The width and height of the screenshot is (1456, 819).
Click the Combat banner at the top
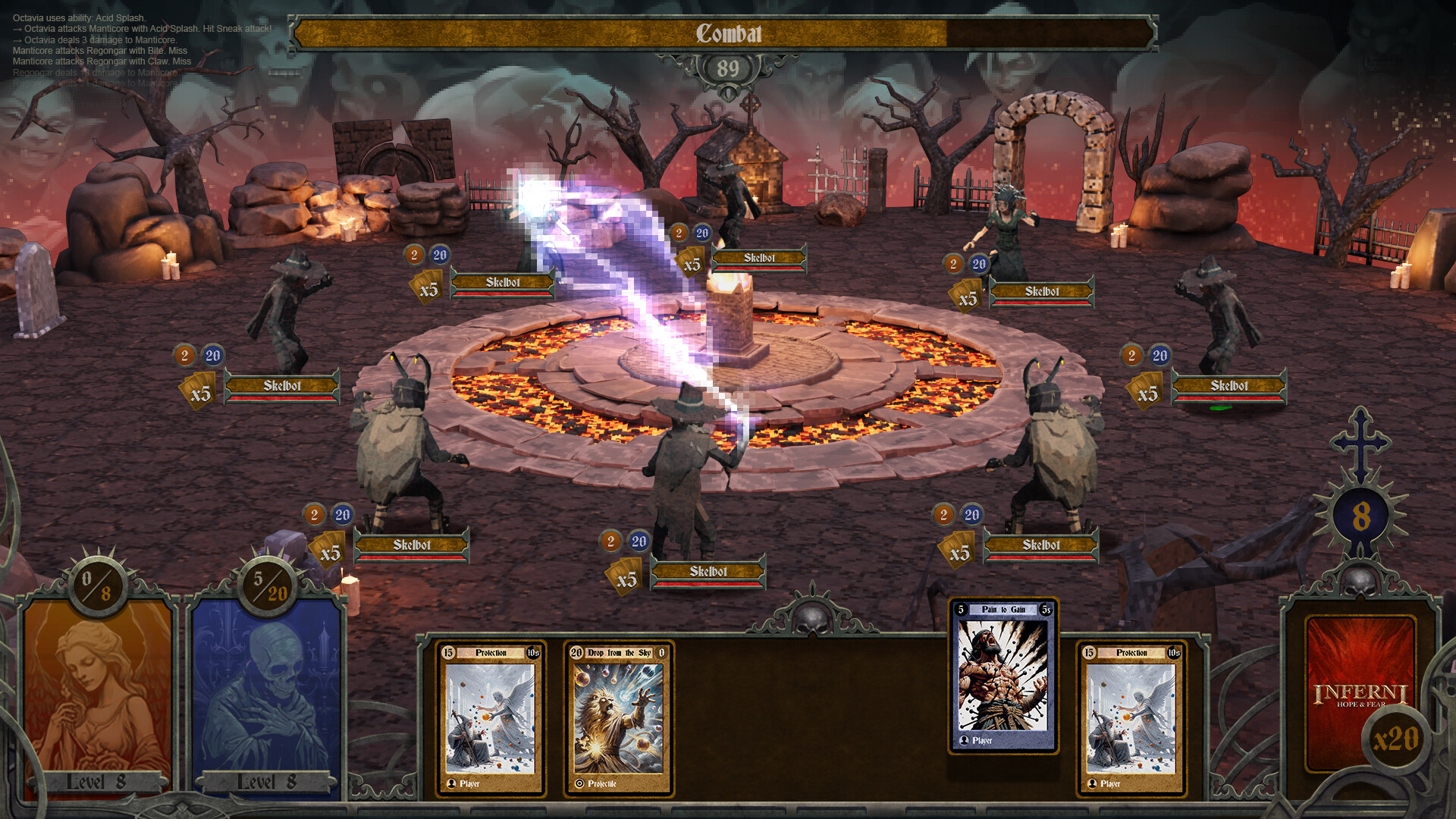(x=728, y=33)
